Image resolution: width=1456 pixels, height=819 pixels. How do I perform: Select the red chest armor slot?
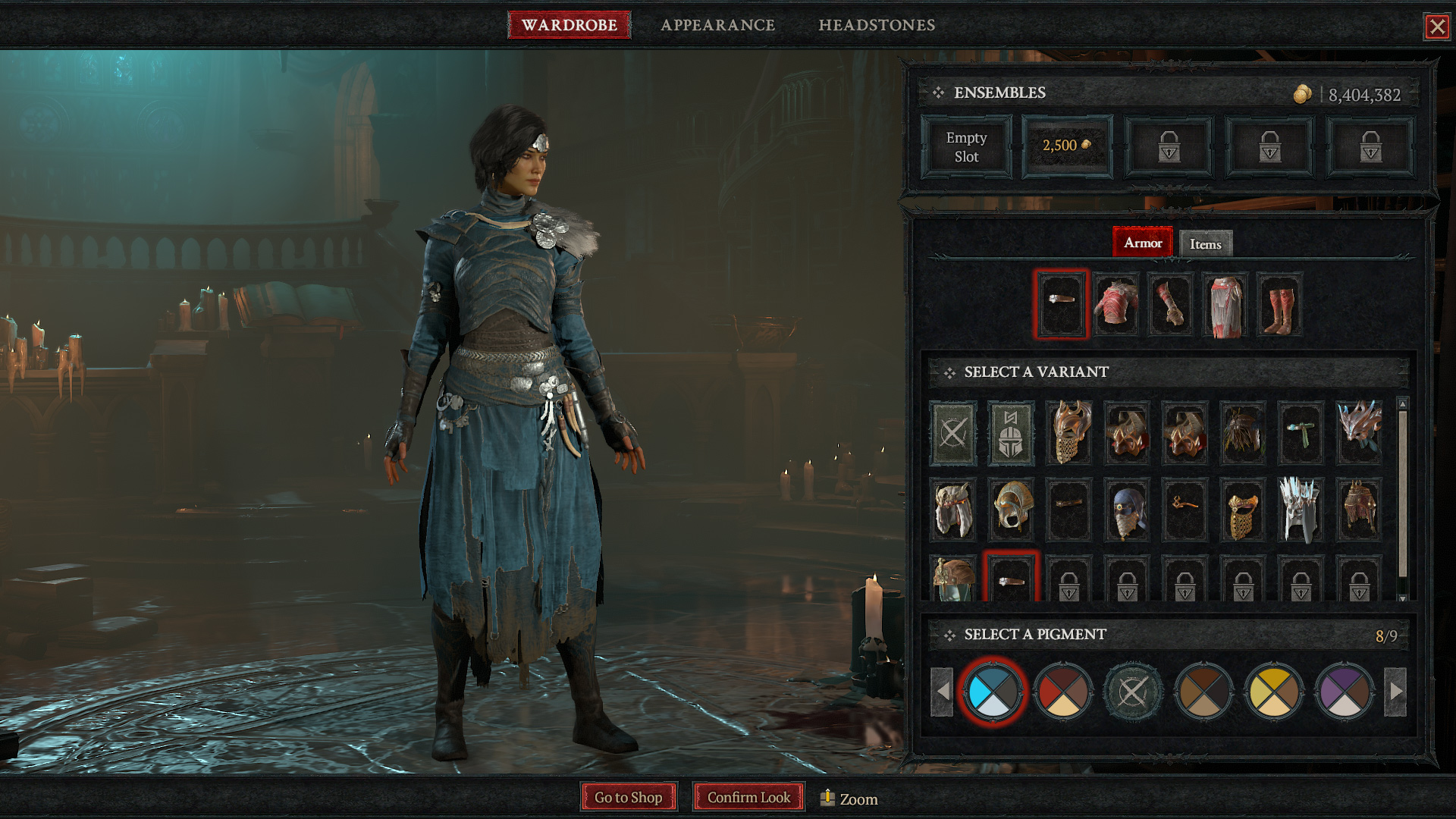(1116, 304)
